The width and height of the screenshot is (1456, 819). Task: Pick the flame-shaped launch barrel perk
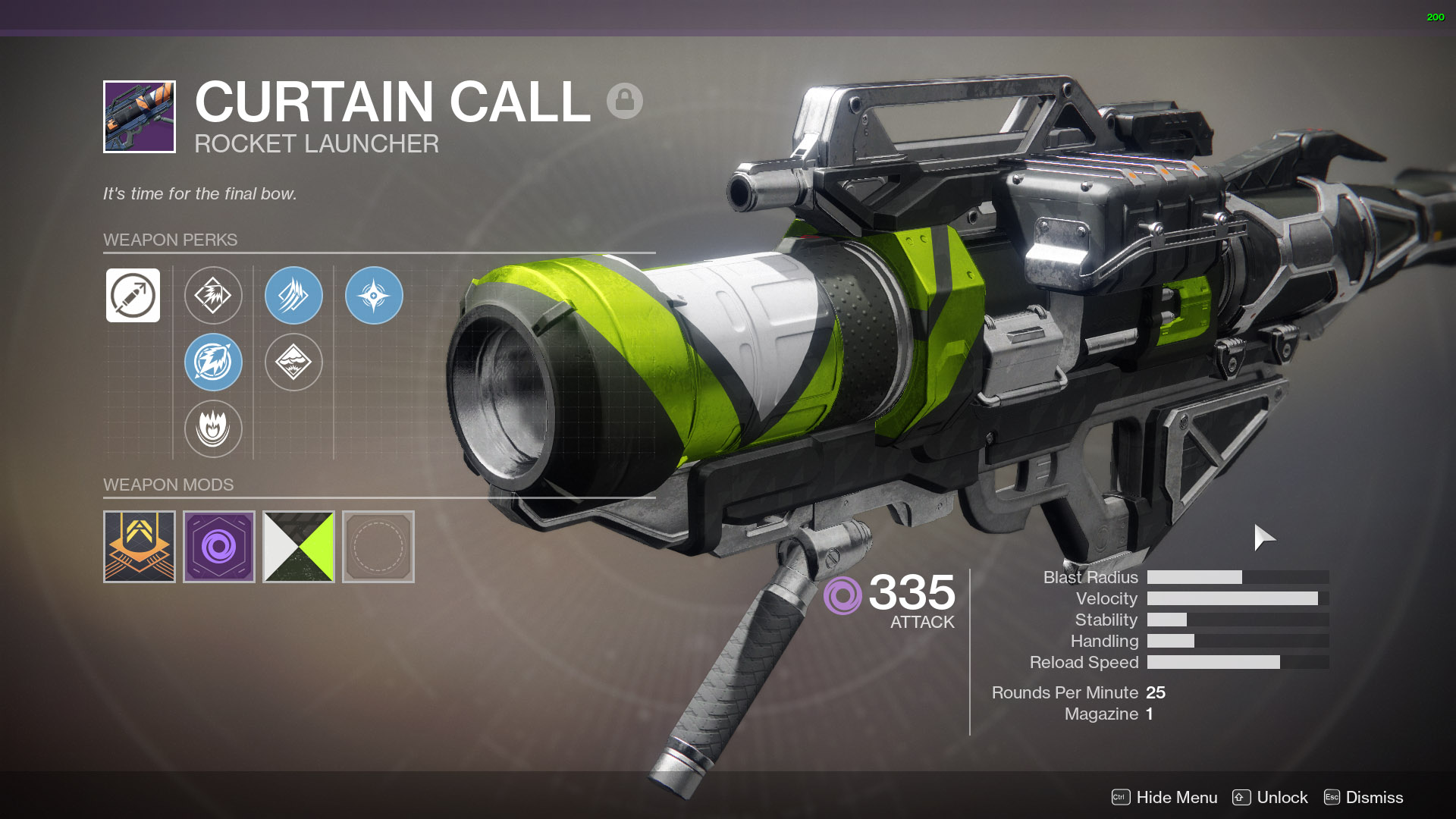pos(213,428)
